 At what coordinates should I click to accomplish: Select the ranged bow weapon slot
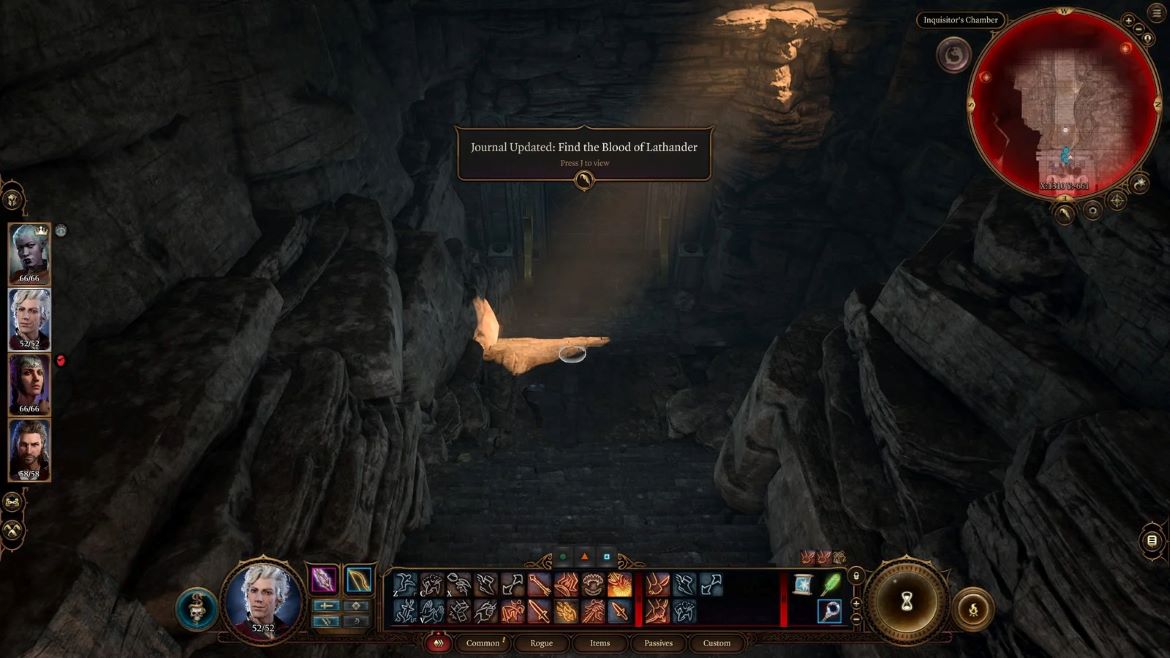tap(358, 580)
